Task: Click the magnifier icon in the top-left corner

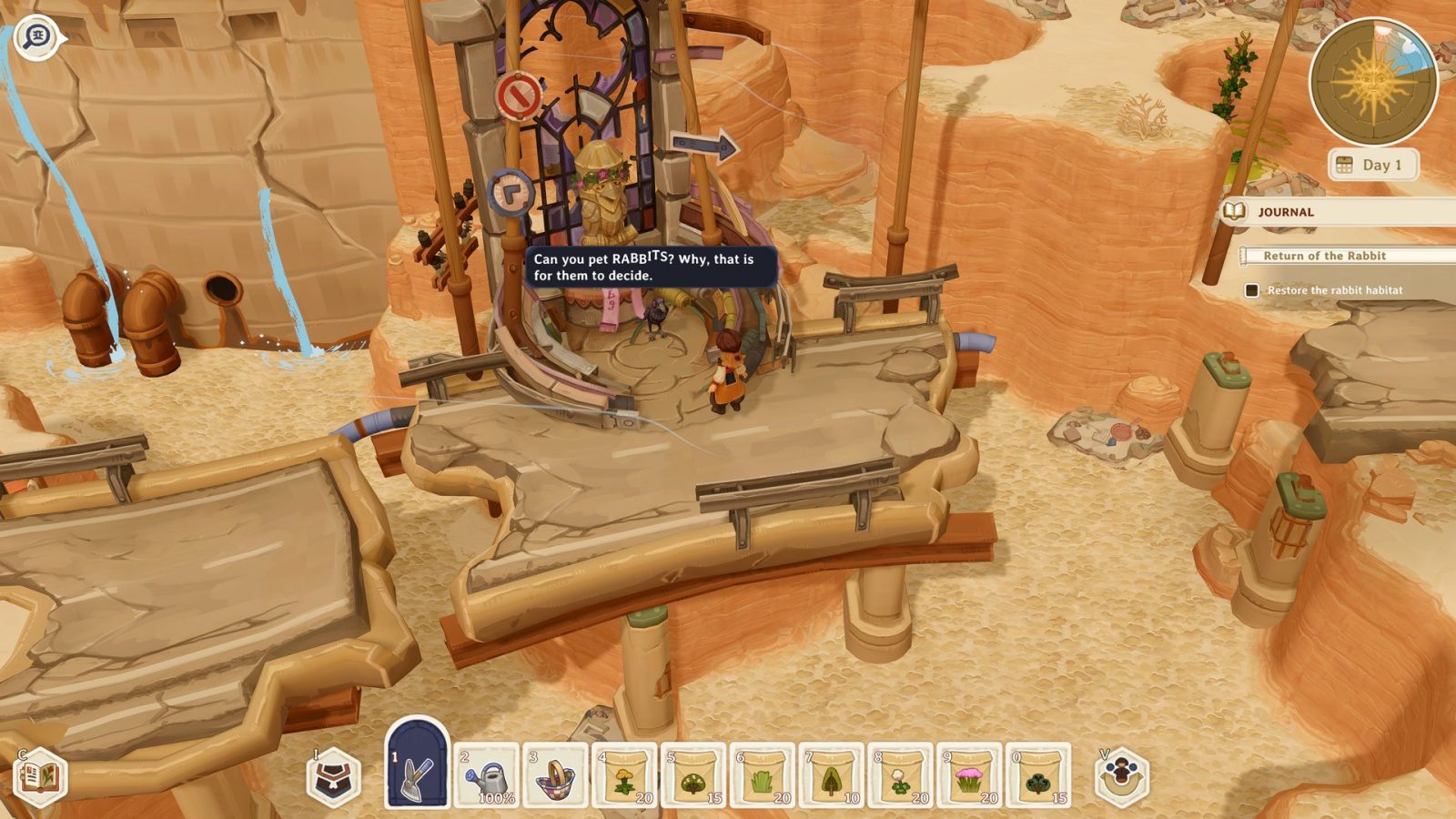Action: point(36,36)
